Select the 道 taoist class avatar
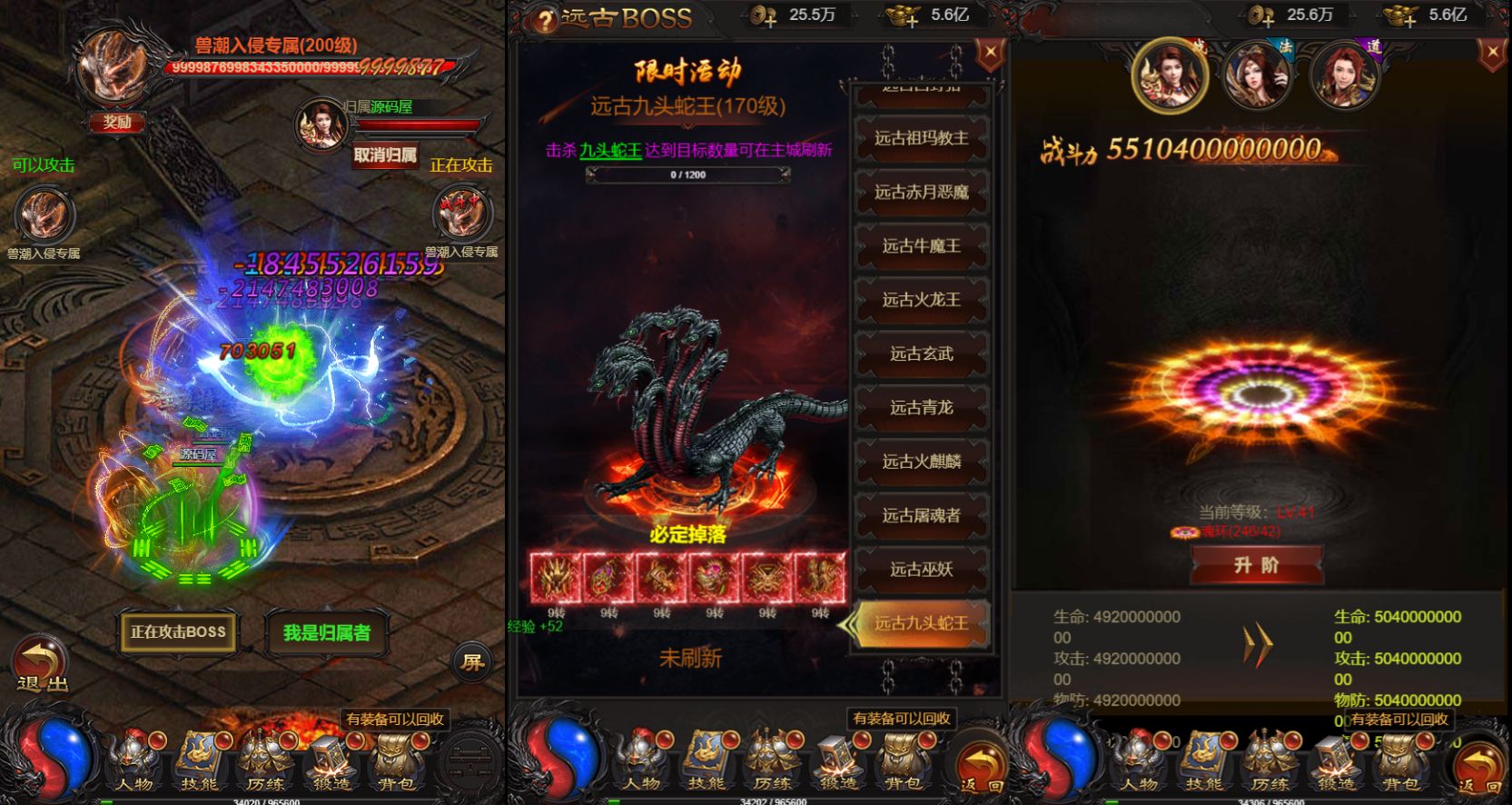Screen dimensions: 1512x805 tap(1344, 77)
